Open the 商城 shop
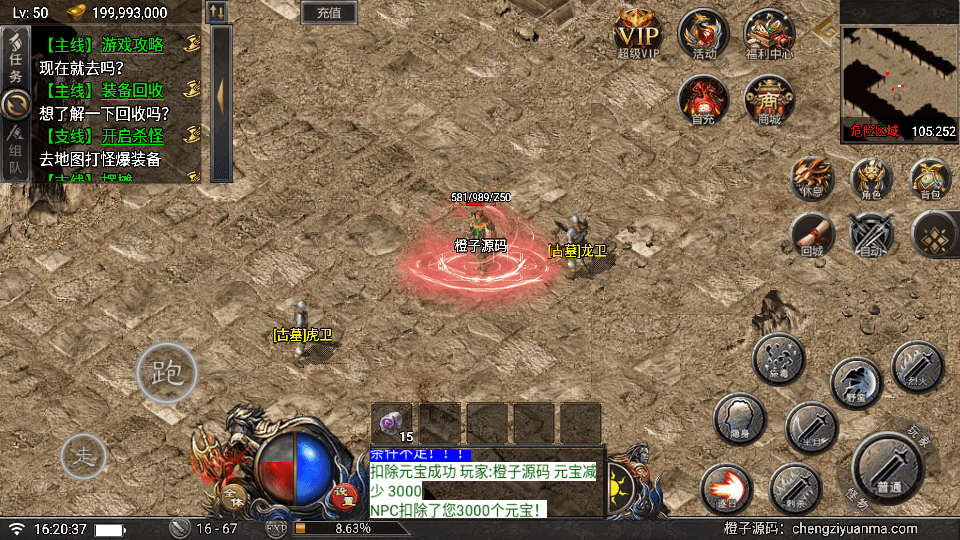960x540 pixels. 769,100
